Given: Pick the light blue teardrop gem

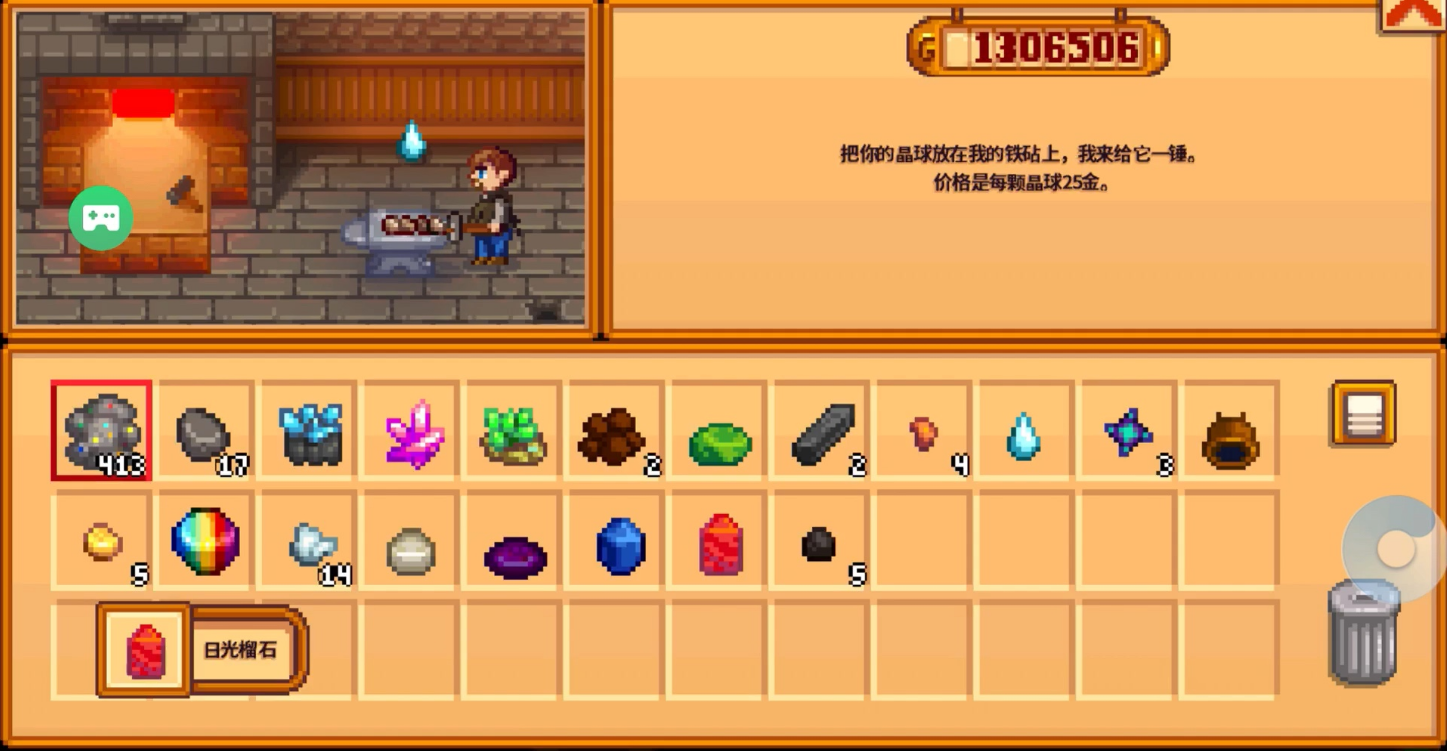Looking at the screenshot, I should [1024, 436].
